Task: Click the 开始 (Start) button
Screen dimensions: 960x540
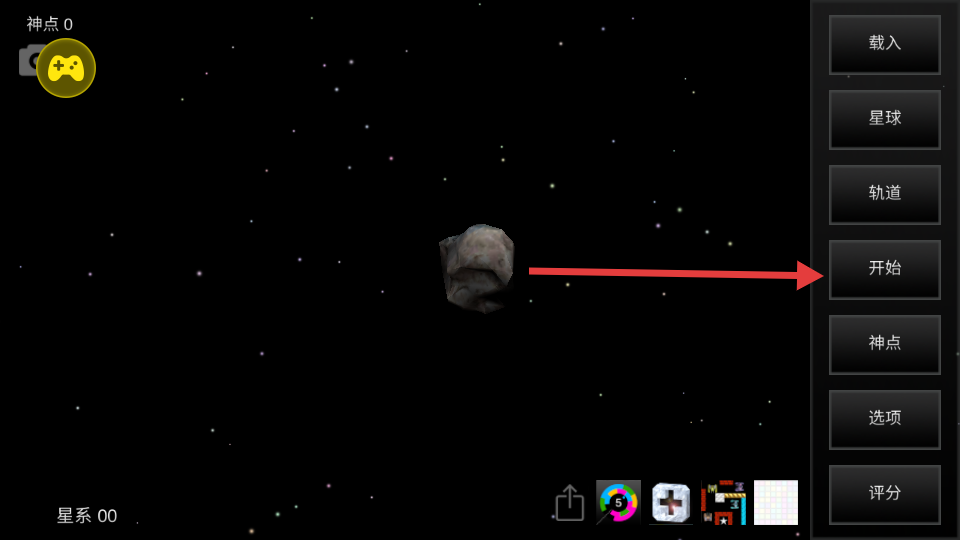Action: 884,269
